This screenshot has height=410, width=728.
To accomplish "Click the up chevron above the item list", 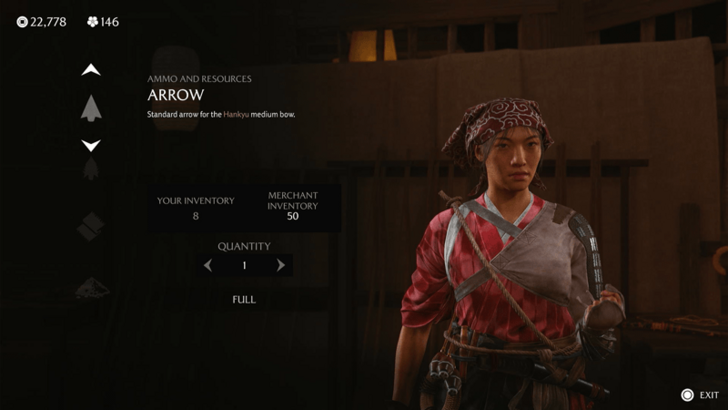I will click(91, 70).
